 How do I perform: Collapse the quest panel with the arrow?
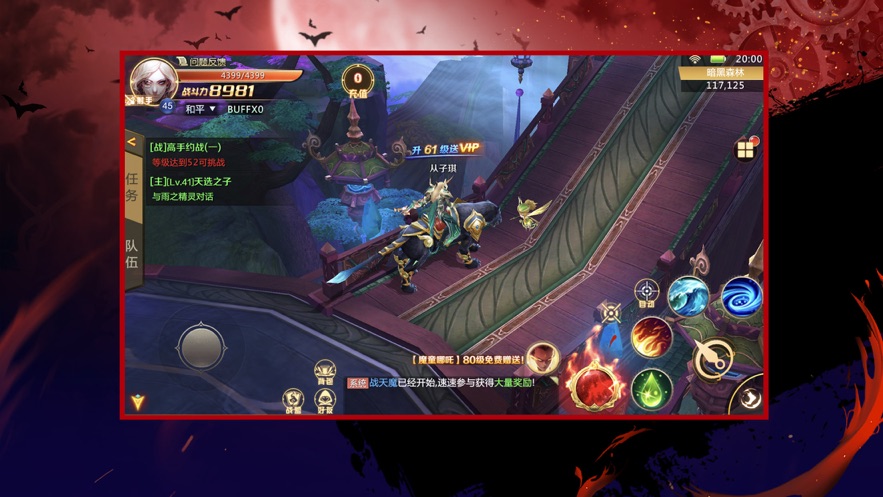pyautogui.click(x=132, y=142)
